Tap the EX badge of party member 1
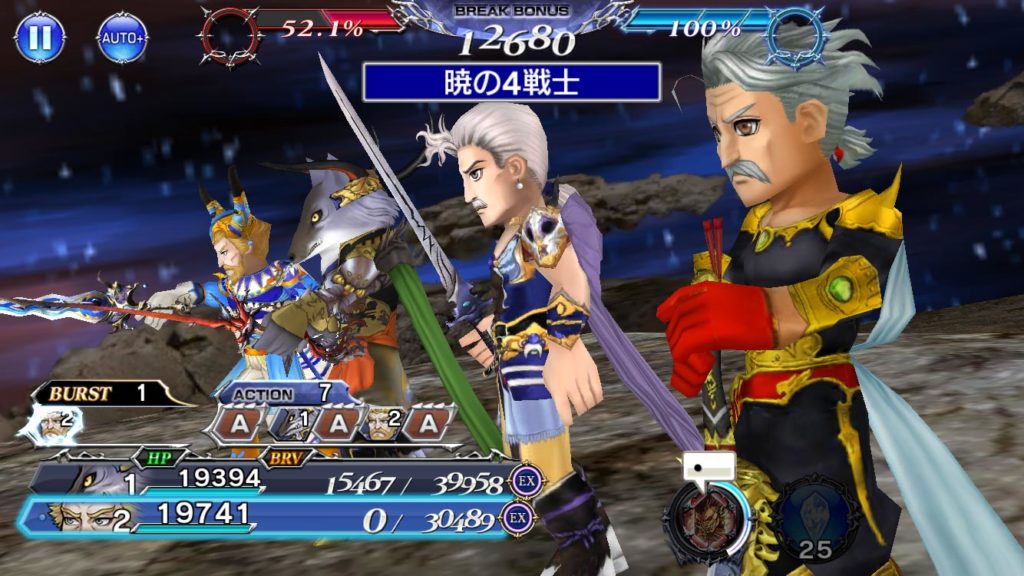 point(523,481)
